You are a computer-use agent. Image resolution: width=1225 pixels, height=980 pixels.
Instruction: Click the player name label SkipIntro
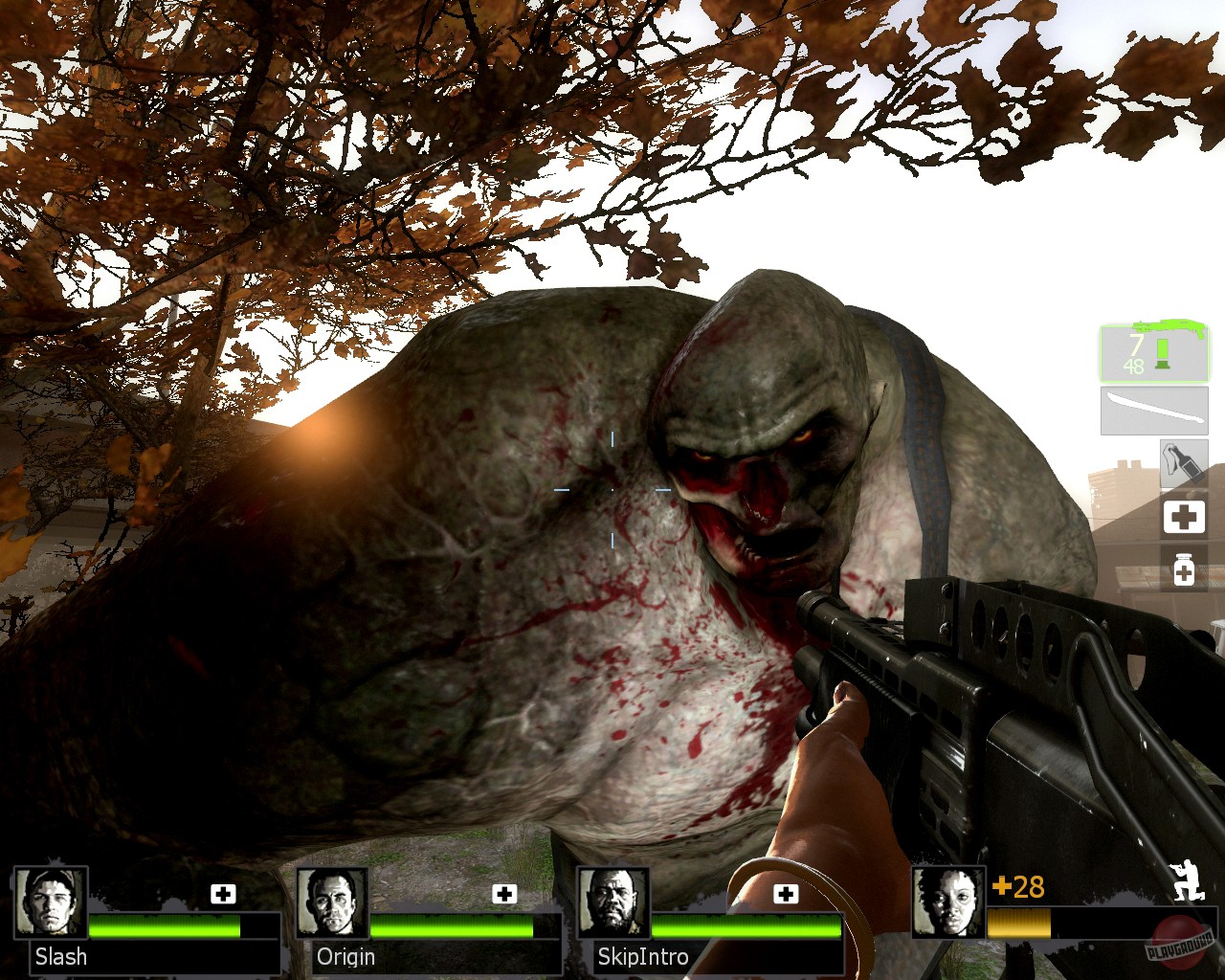(643, 957)
